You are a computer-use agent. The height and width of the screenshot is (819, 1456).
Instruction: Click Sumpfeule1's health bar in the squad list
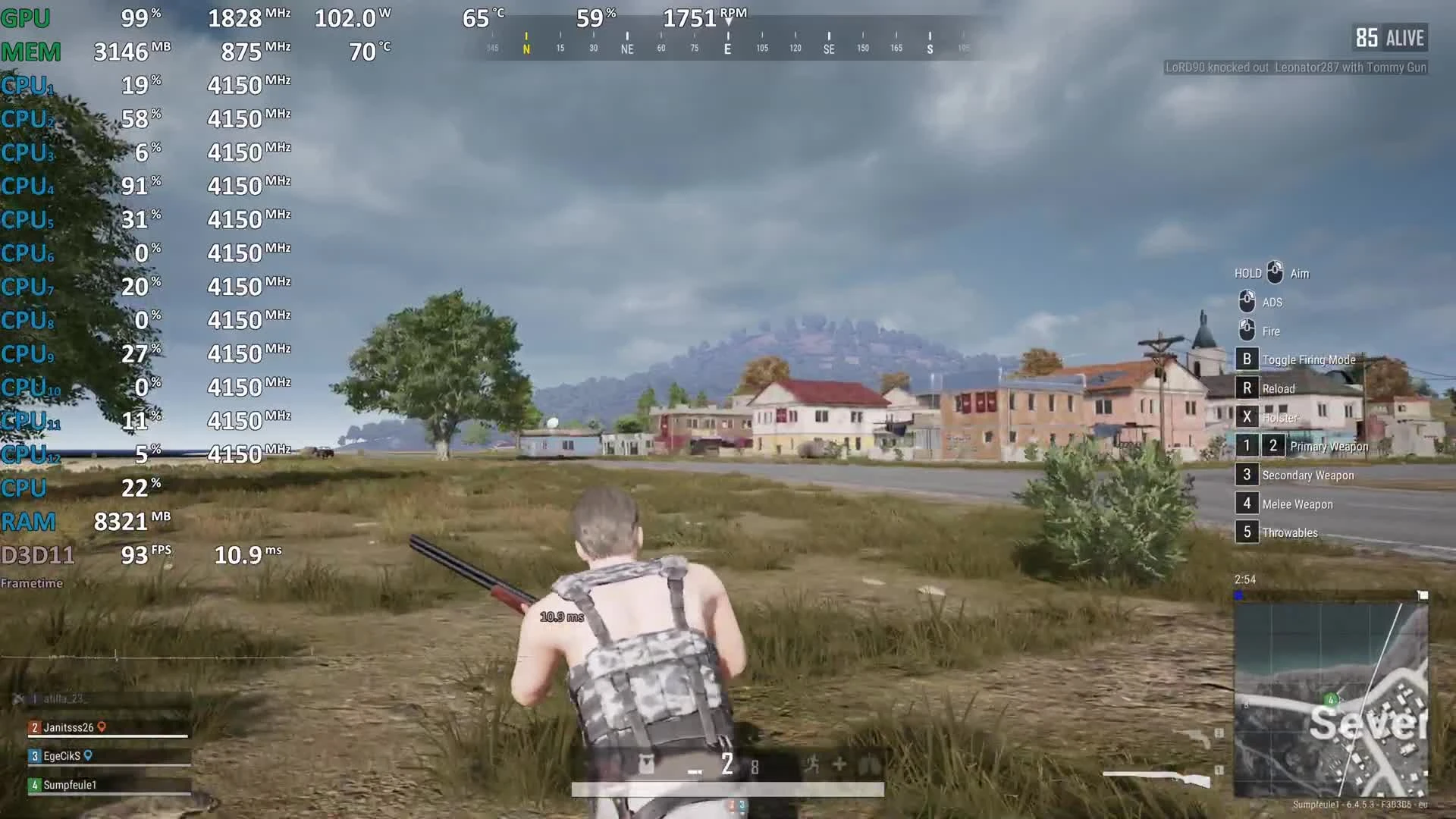[110, 793]
